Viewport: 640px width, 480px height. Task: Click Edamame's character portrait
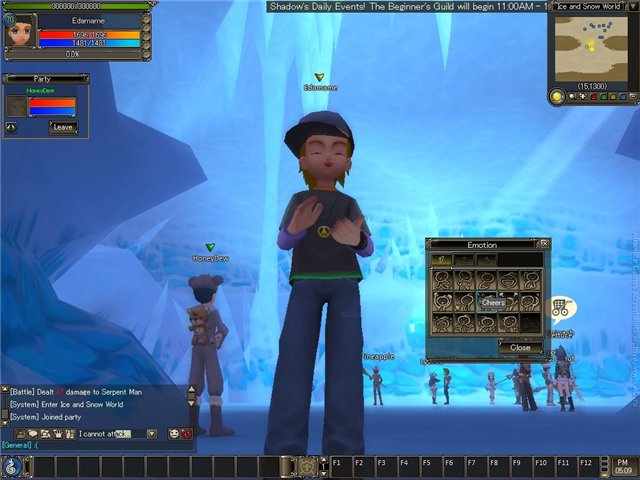coord(20,30)
